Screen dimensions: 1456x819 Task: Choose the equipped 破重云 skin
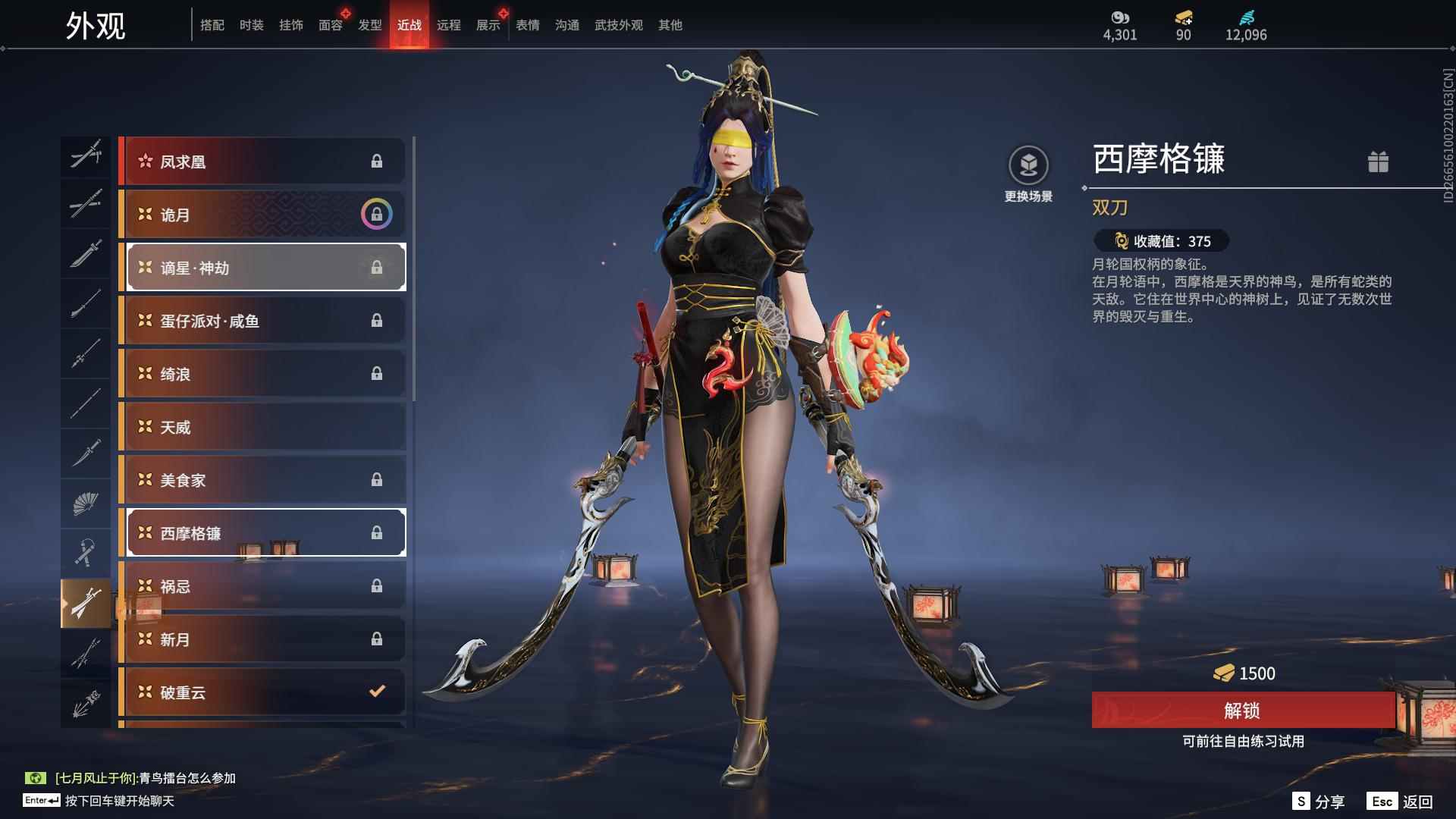(262, 692)
